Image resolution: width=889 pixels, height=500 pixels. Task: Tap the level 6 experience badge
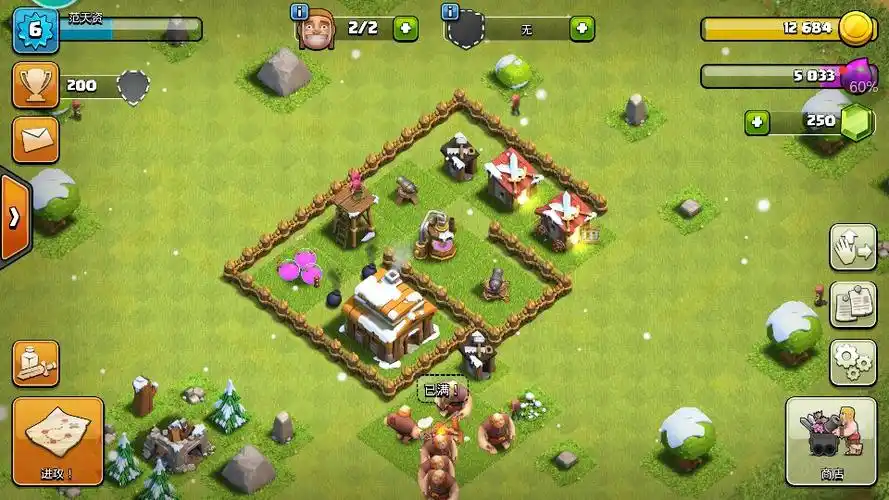point(36,28)
